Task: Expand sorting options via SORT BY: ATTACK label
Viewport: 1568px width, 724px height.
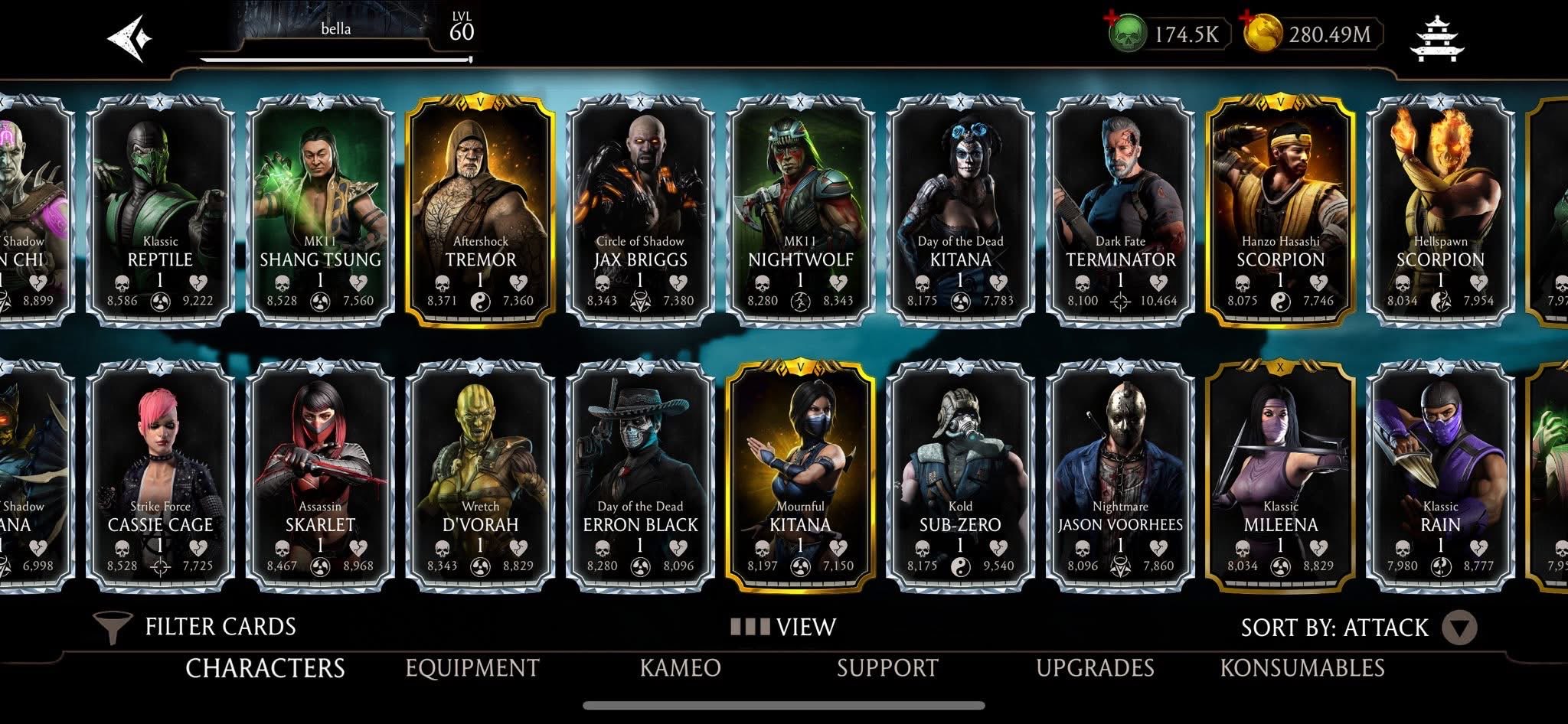Action: point(1332,626)
